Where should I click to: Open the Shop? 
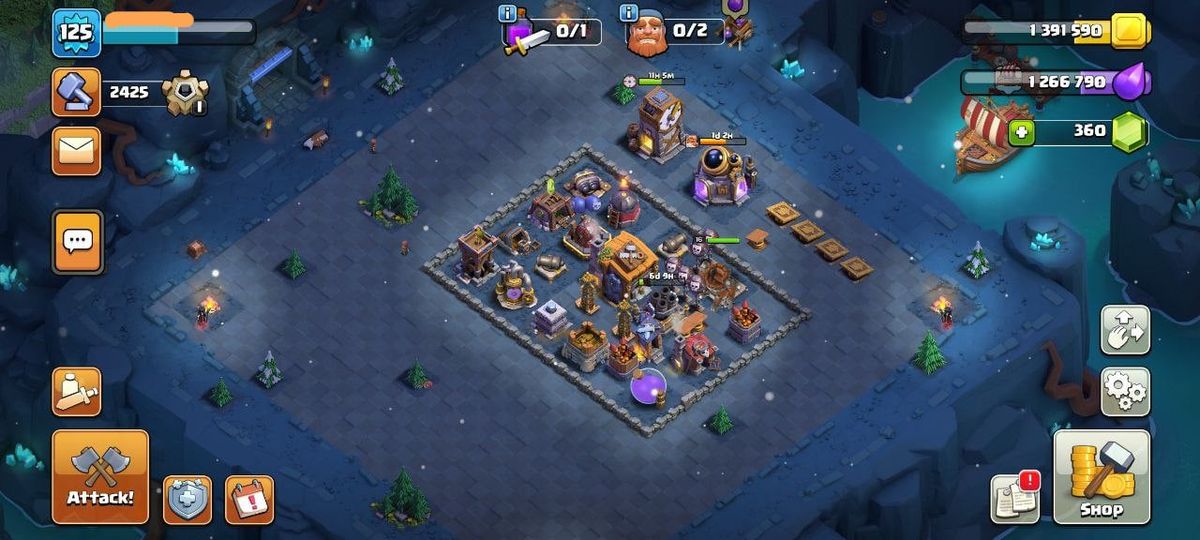[x=1101, y=476]
